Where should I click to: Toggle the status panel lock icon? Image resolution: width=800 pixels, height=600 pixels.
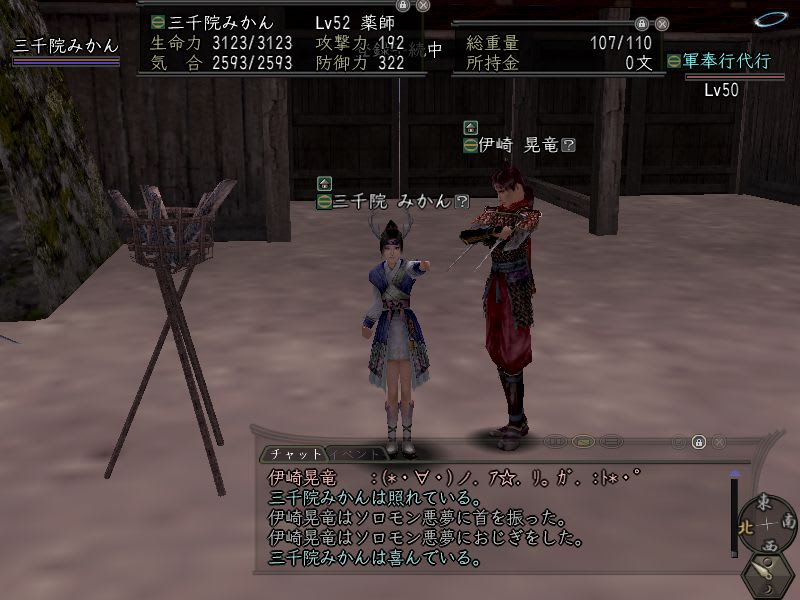coord(405,5)
